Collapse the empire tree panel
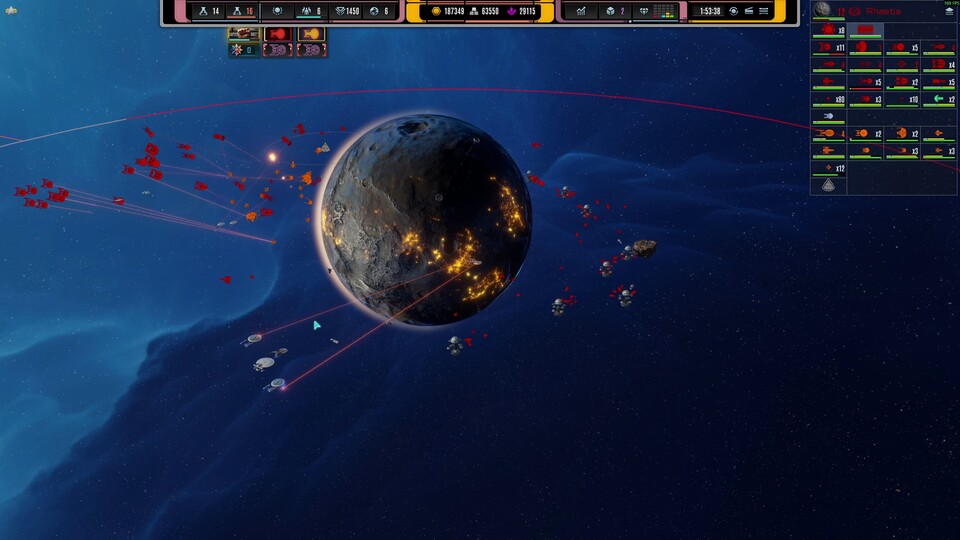 (950, 11)
